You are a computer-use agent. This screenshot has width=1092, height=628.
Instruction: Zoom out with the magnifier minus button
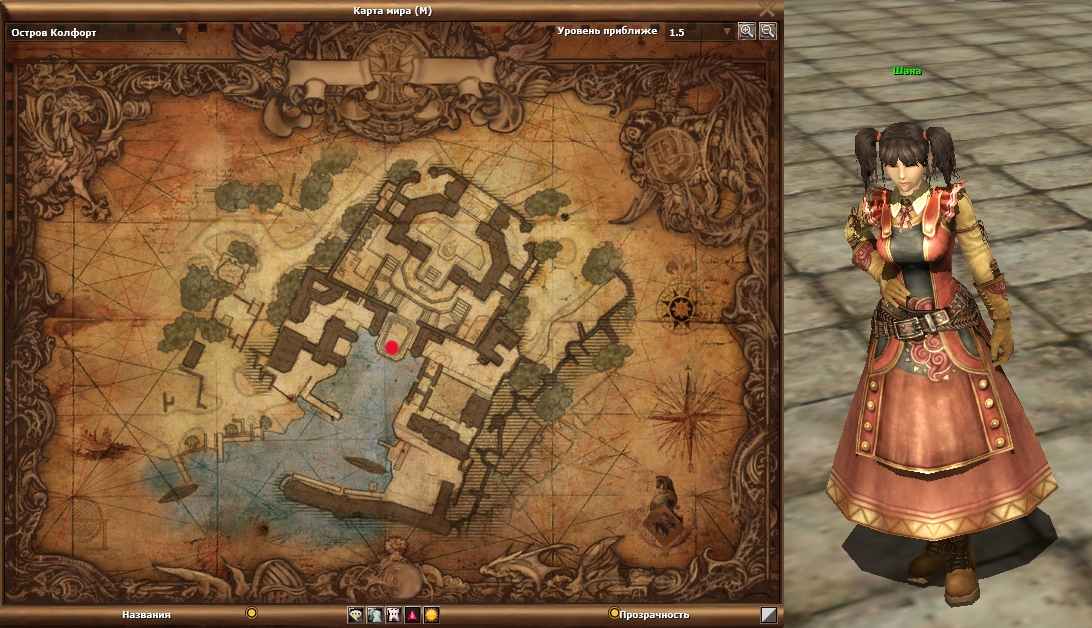pyautogui.click(x=767, y=31)
